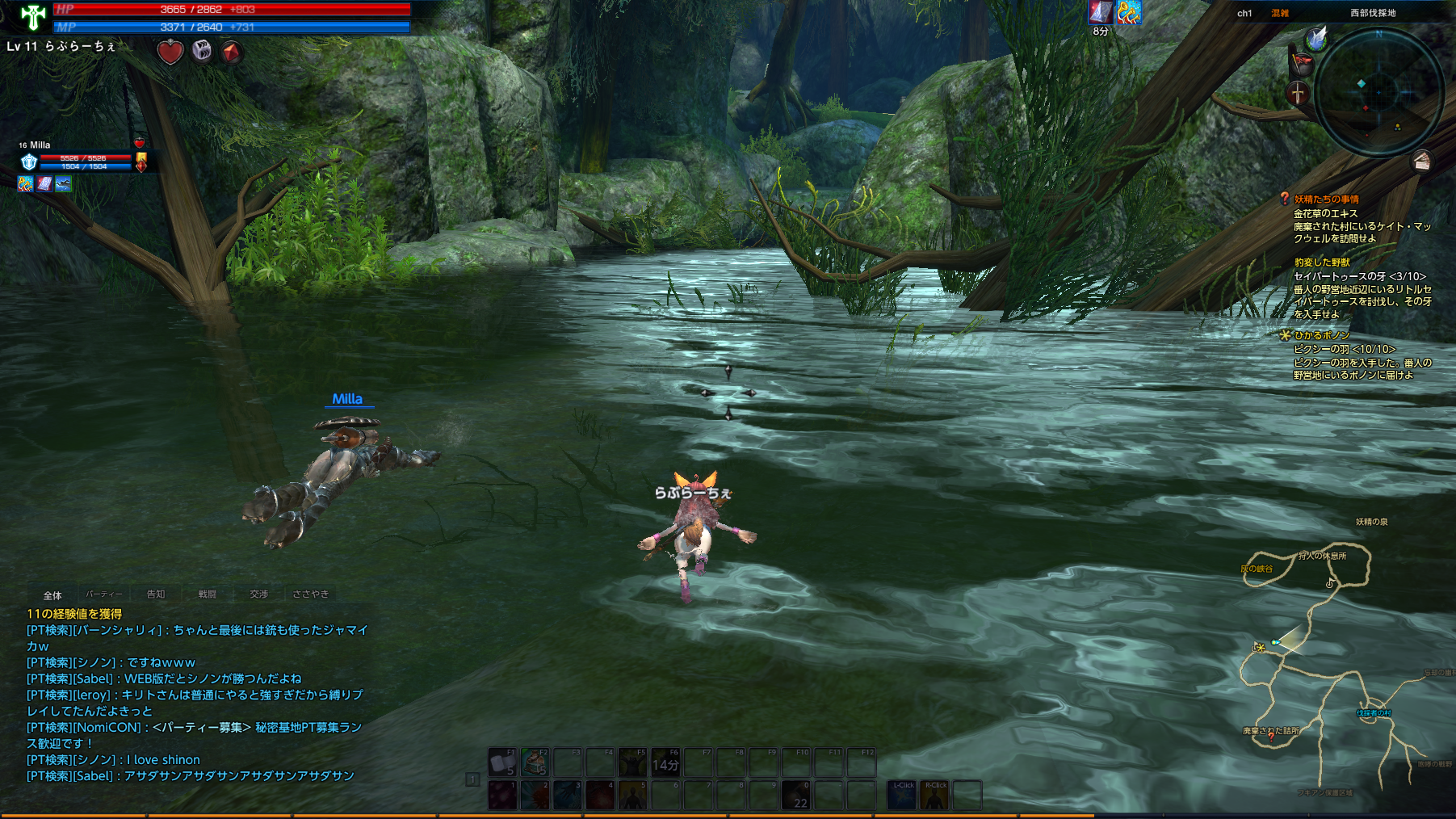Activate the skill in hotbar slot 1

click(x=502, y=795)
